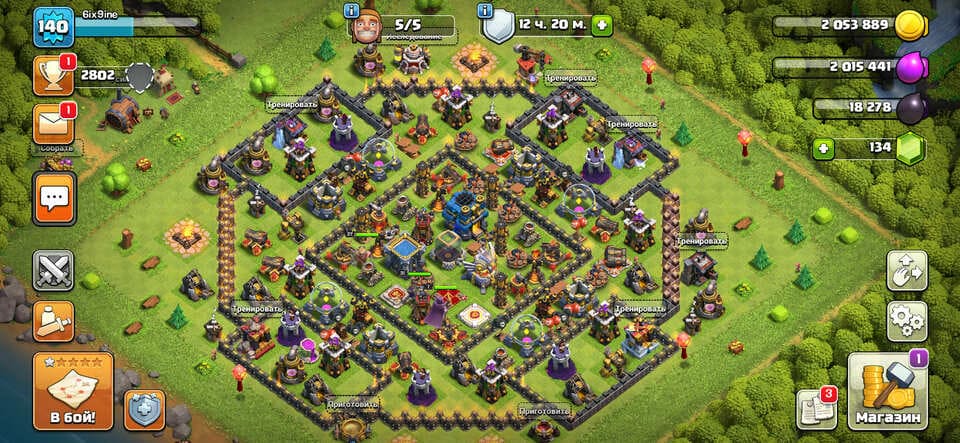
Task: Open the mail inbox with envelope icon
Action: [52, 124]
